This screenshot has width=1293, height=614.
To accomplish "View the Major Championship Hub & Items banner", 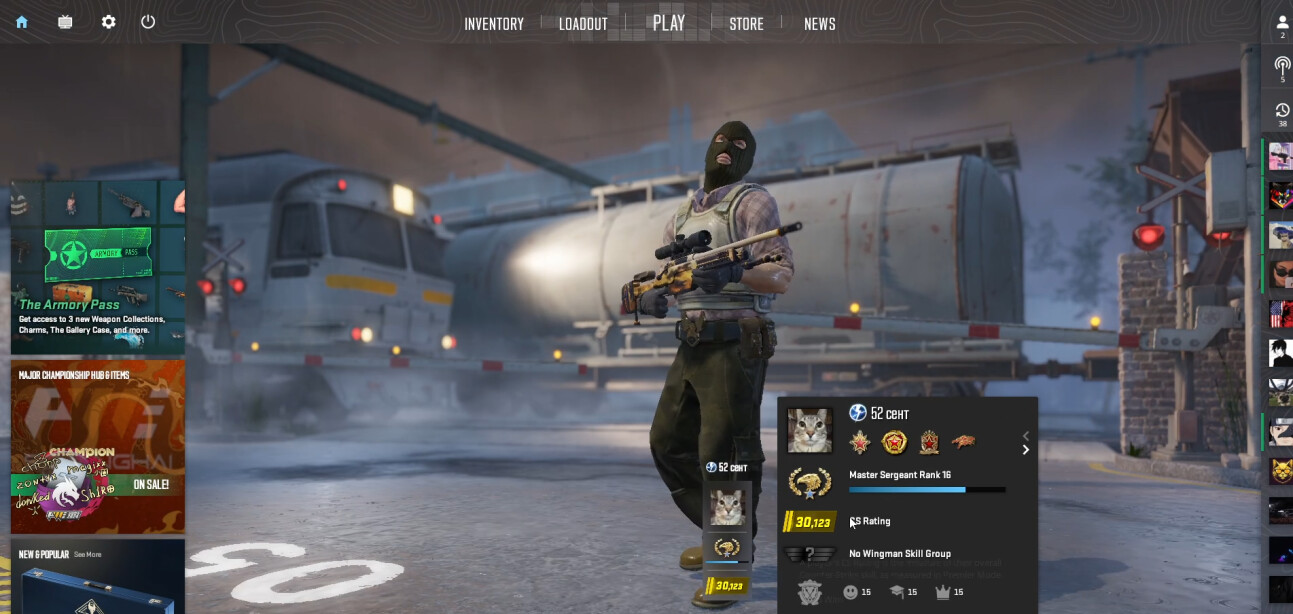I will 98,446.
